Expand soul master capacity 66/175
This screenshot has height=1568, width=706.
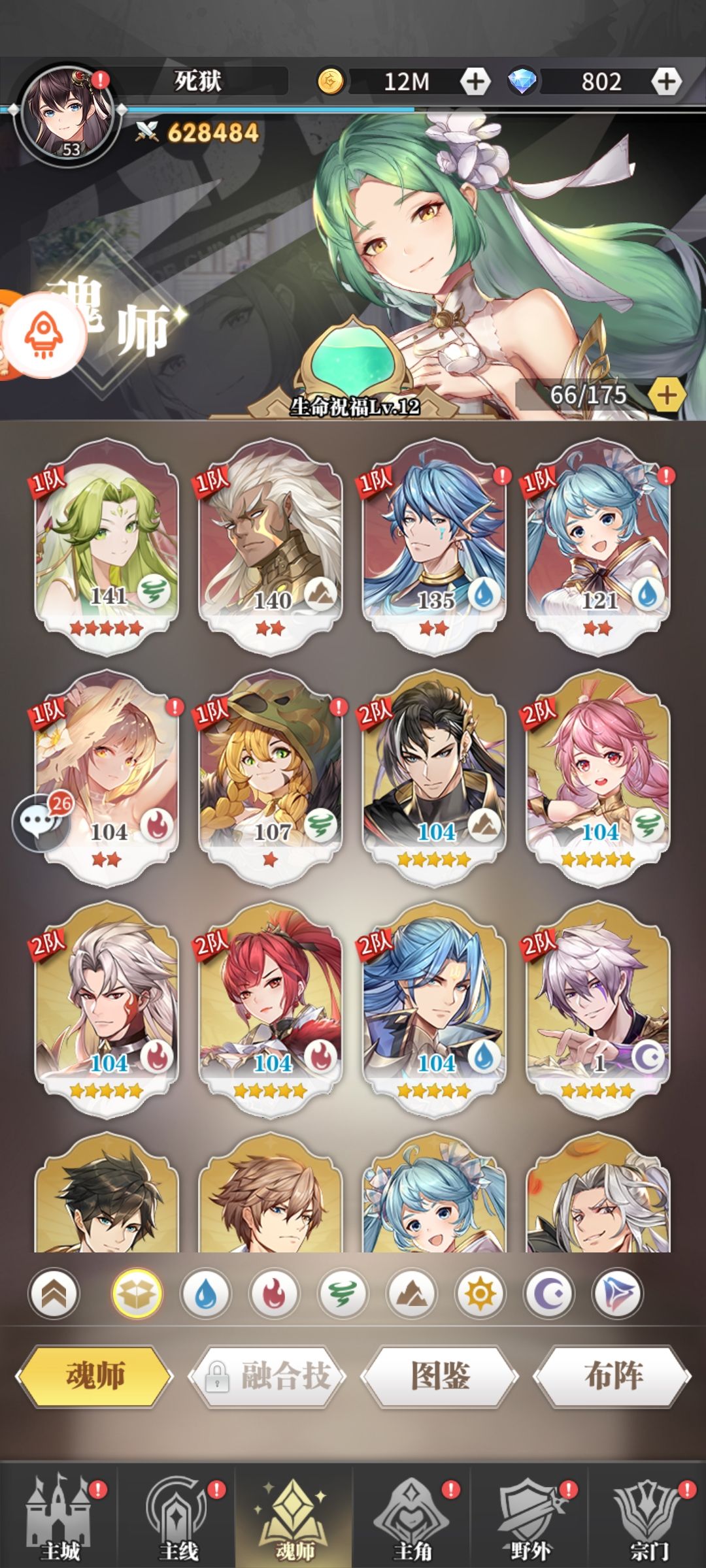click(666, 395)
